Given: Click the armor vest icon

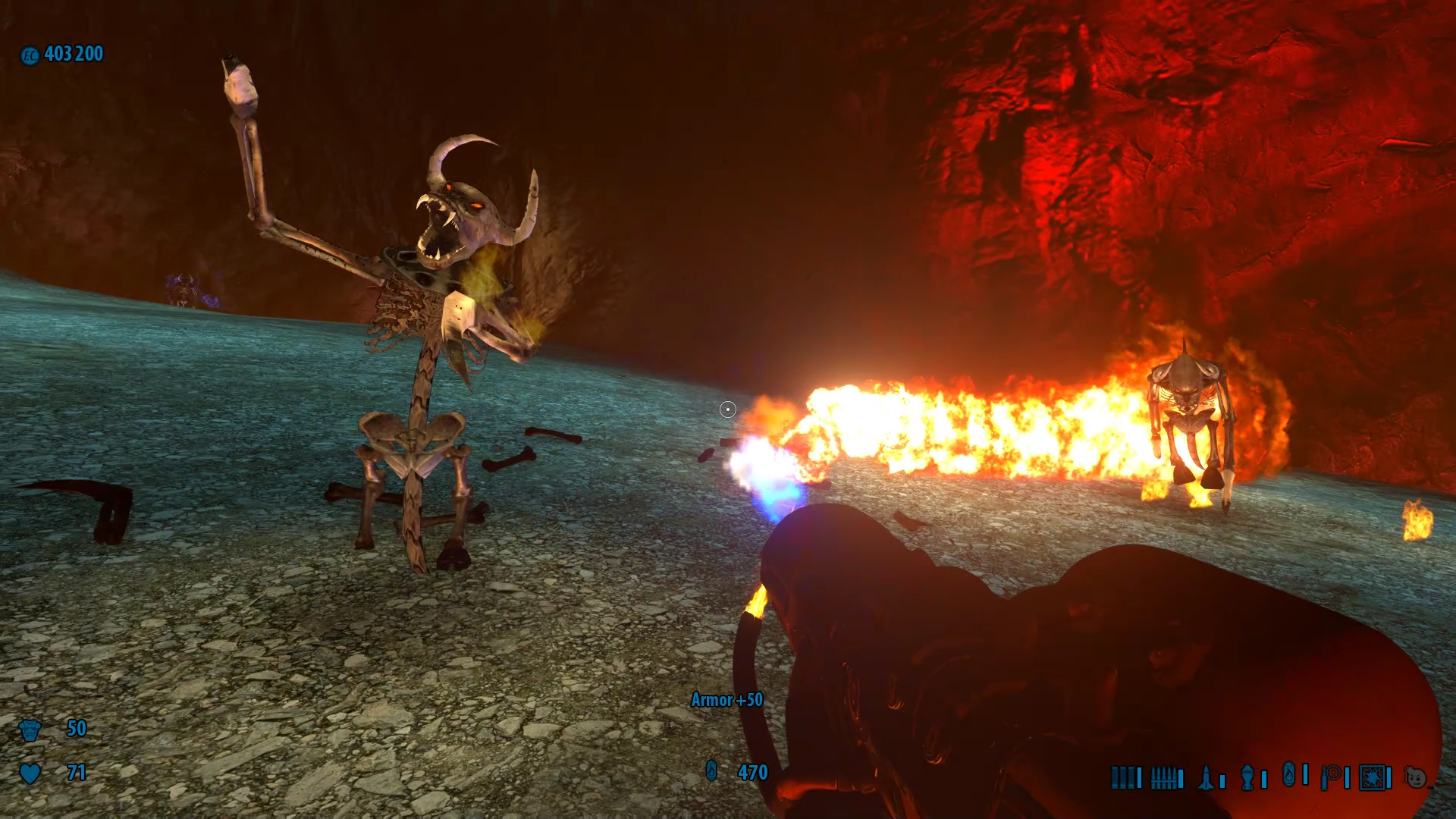Looking at the screenshot, I should [30, 730].
